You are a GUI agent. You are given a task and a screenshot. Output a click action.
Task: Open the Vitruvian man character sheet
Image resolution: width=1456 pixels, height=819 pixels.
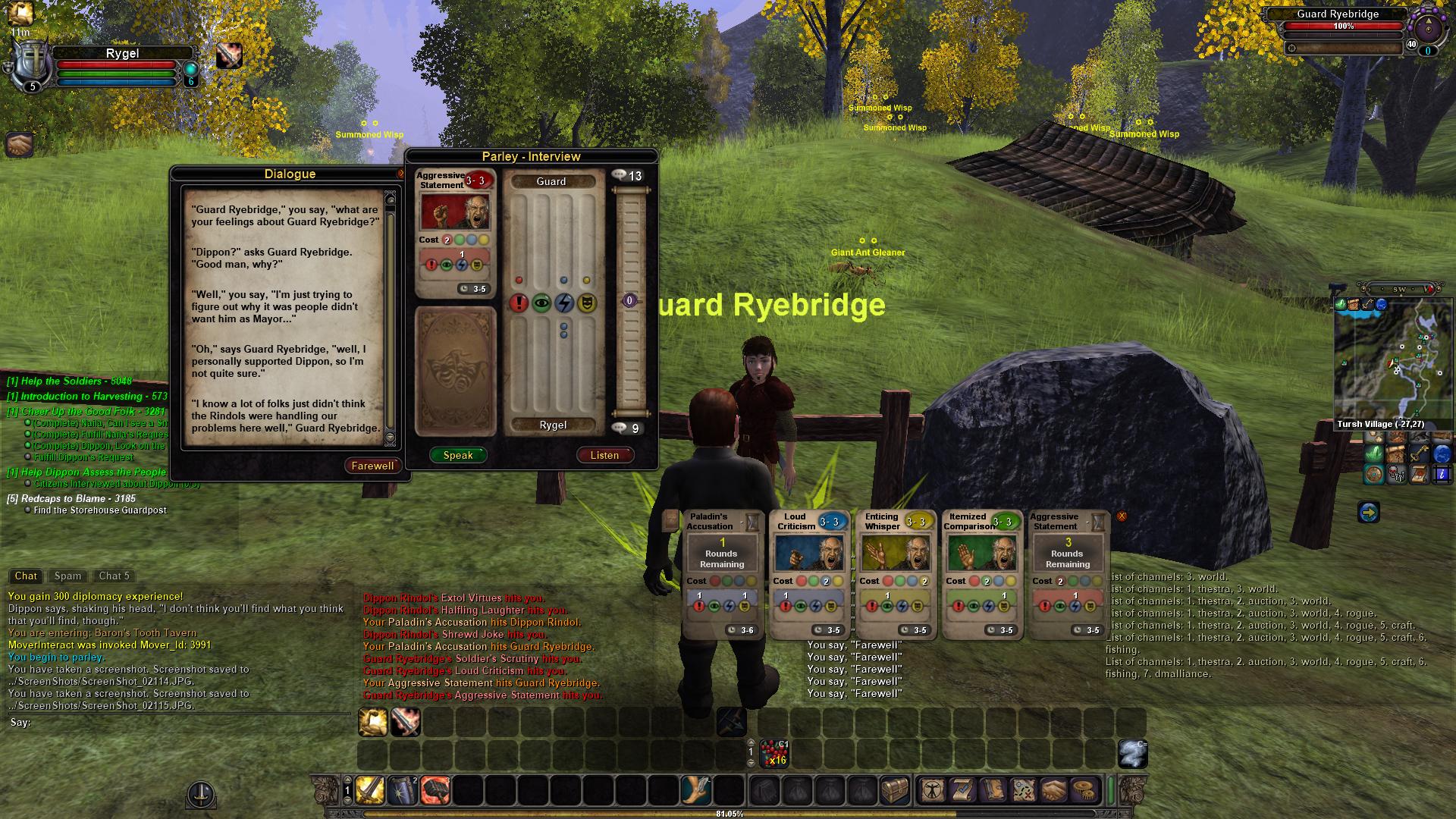pos(931,790)
